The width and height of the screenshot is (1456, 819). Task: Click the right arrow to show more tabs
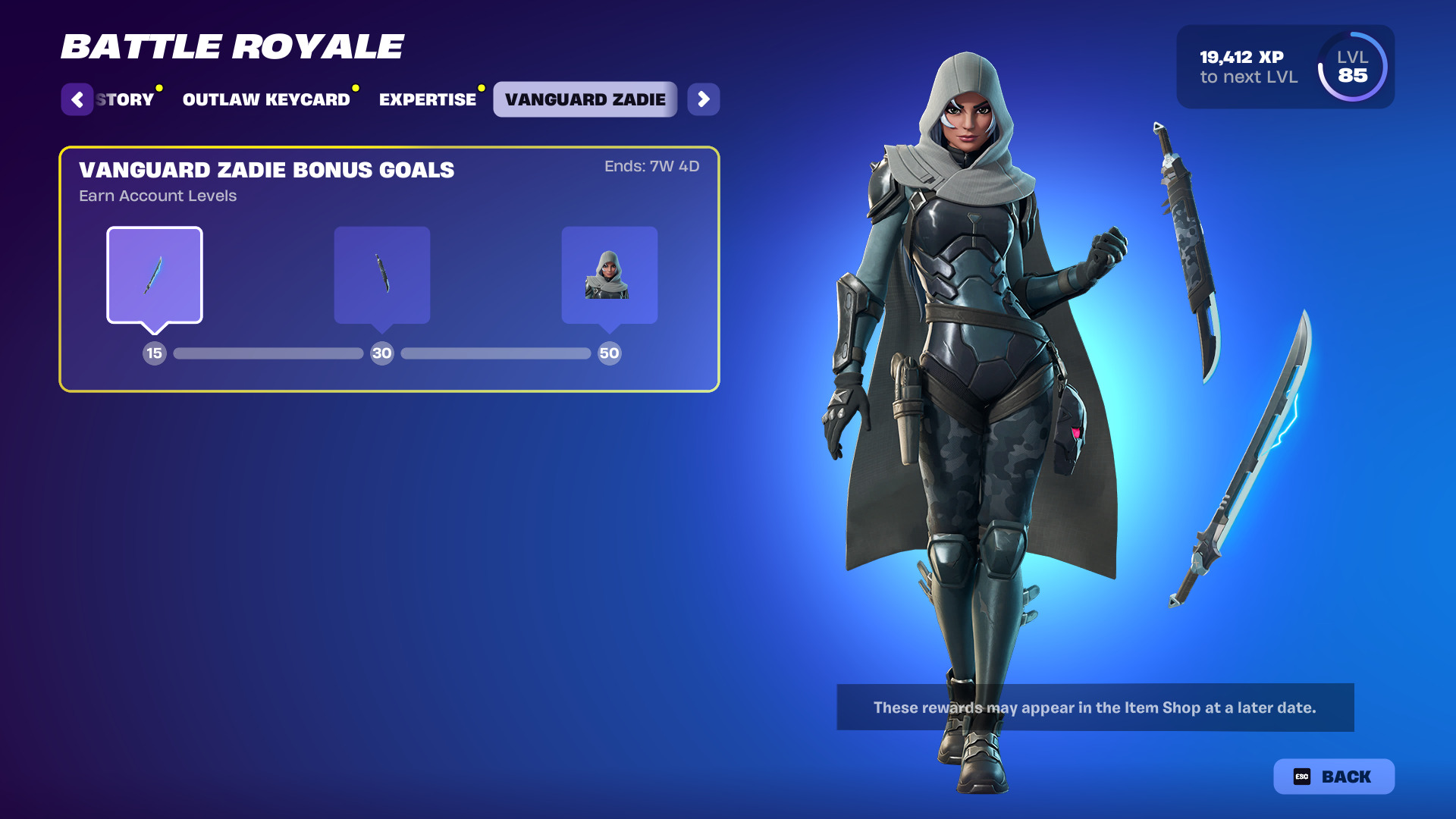coord(704,99)
